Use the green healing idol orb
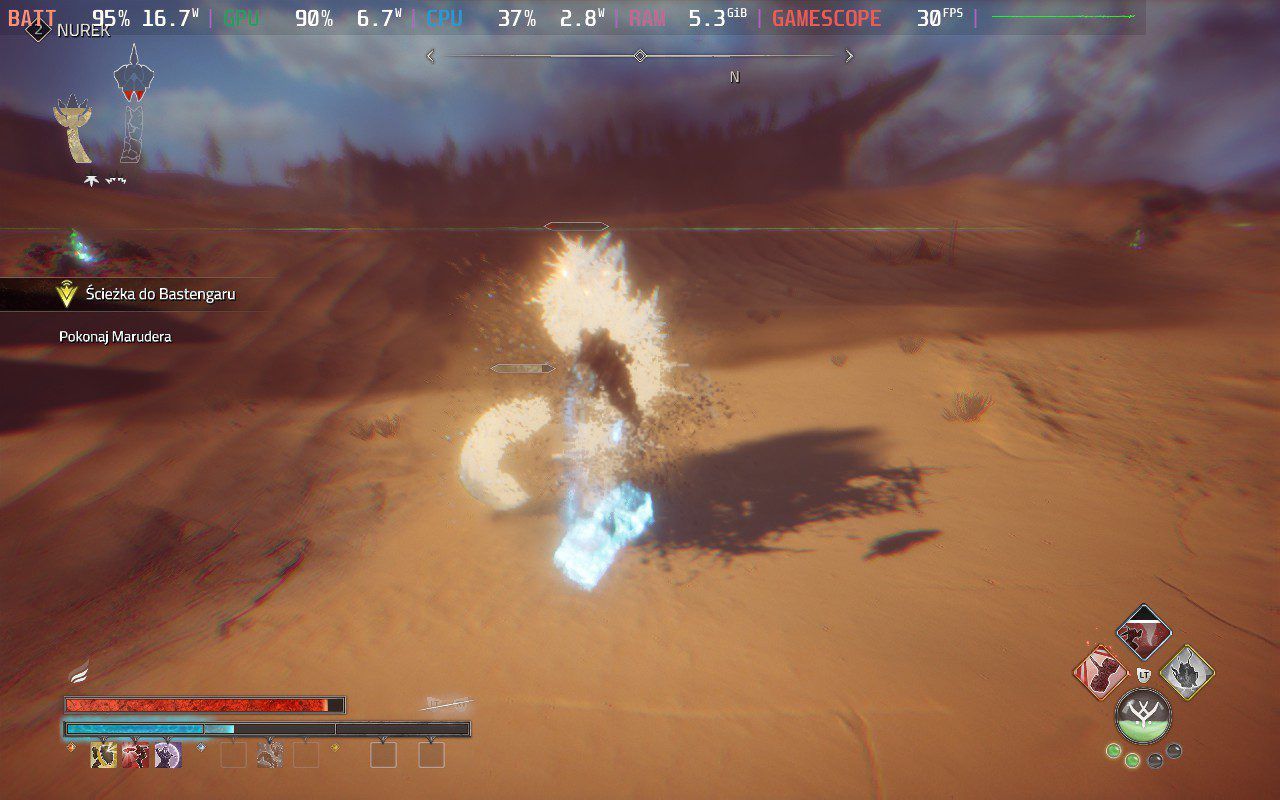1280x800 pixels. pos(1143,716)
